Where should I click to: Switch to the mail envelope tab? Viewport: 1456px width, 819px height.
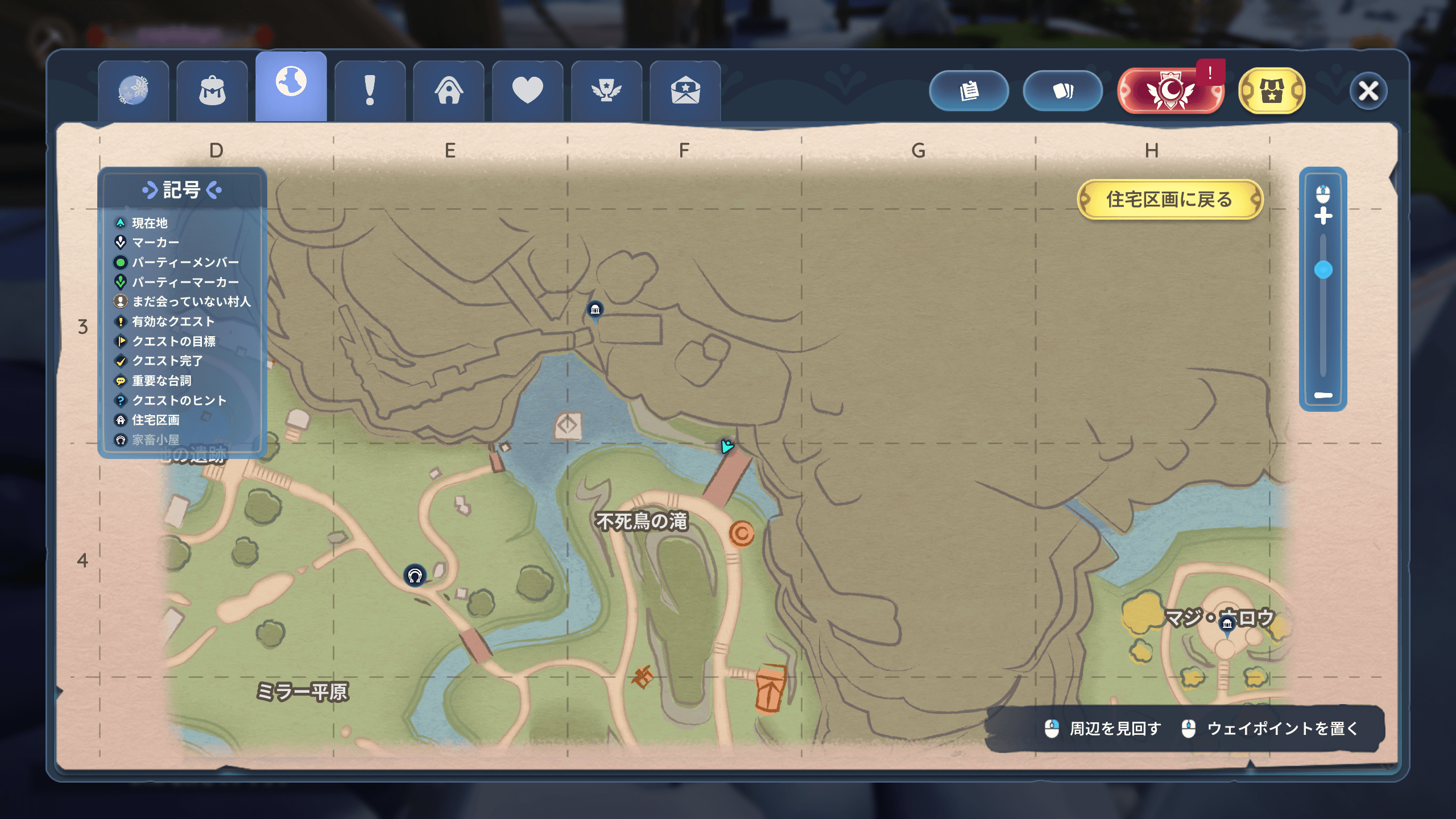pos(685,91)
